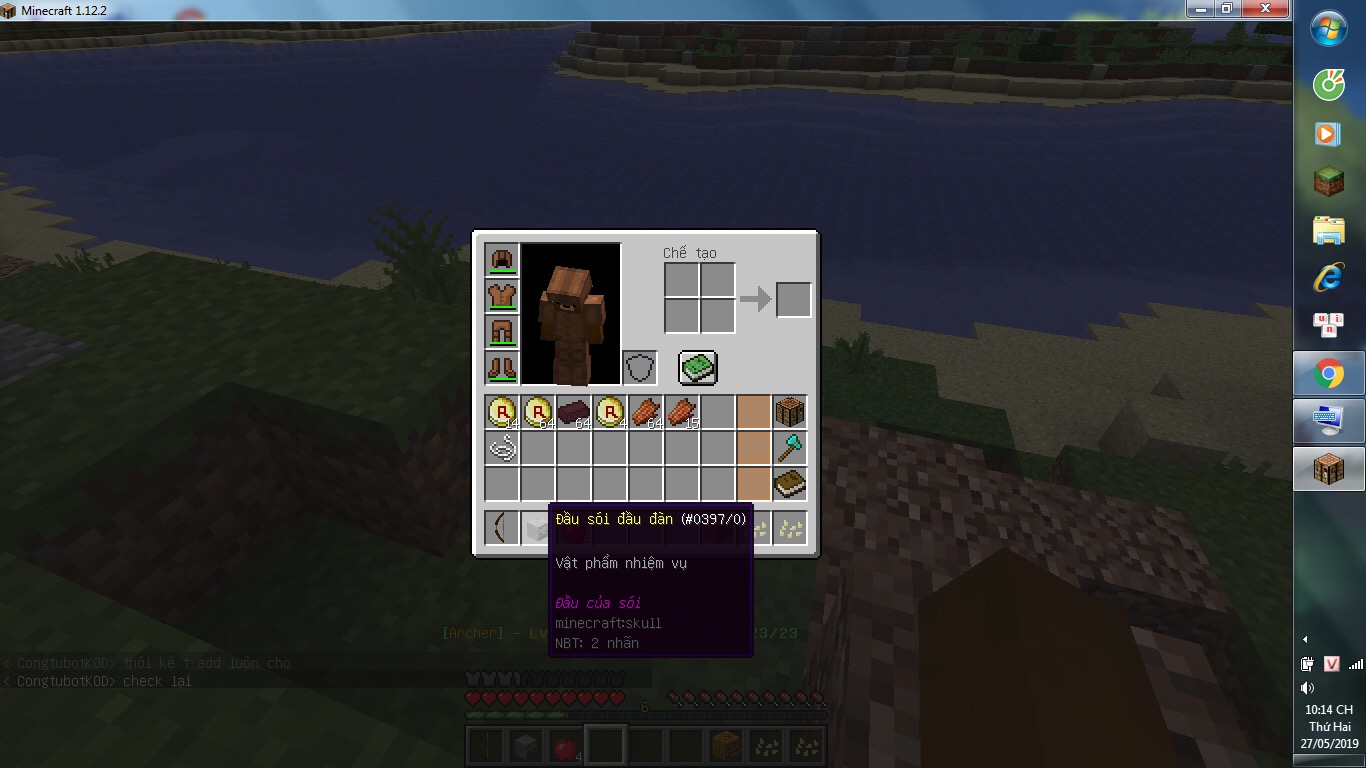Click the crafting table item in inventory

(789, 410)
